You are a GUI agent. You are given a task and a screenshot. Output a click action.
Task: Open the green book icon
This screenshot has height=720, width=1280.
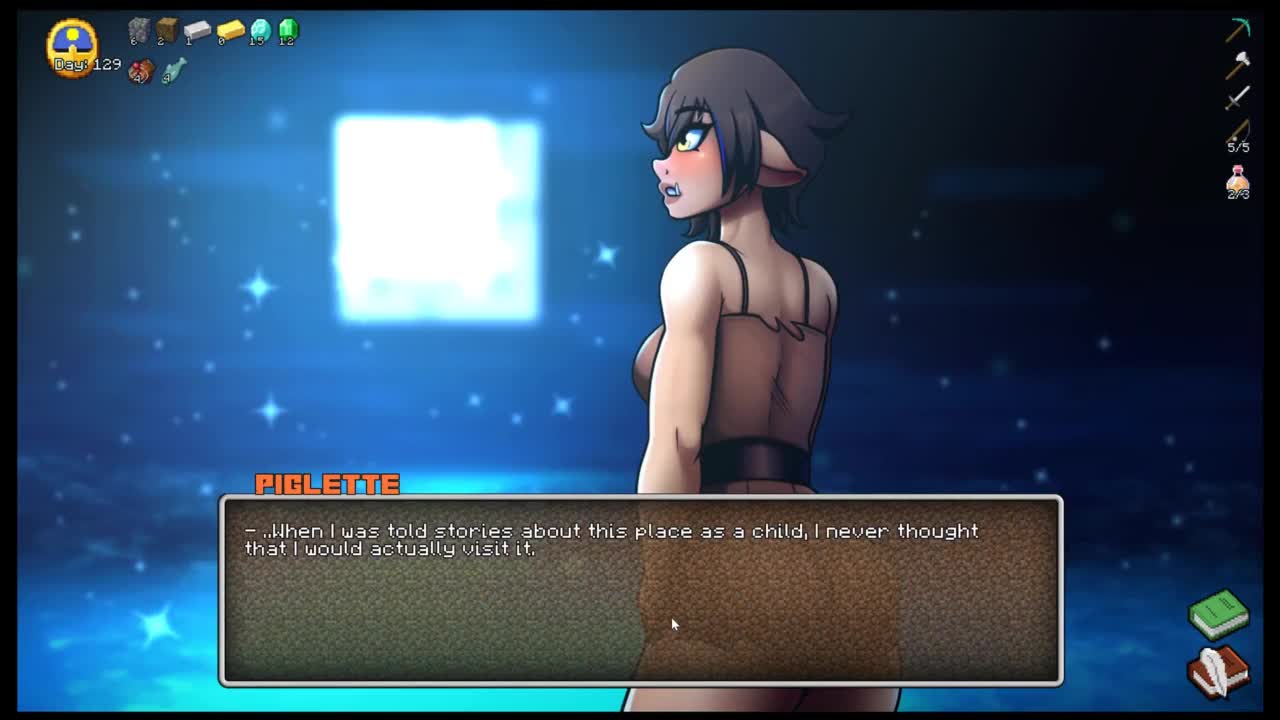[1218, 614]
